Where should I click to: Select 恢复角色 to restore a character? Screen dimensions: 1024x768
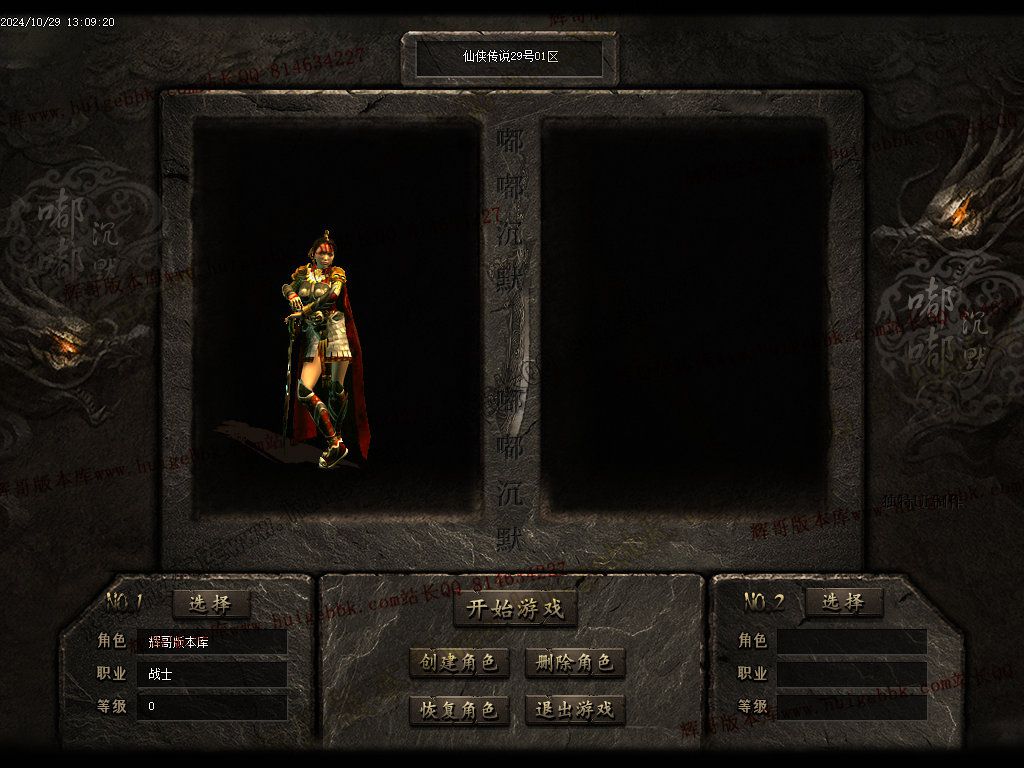click(459, 710)
